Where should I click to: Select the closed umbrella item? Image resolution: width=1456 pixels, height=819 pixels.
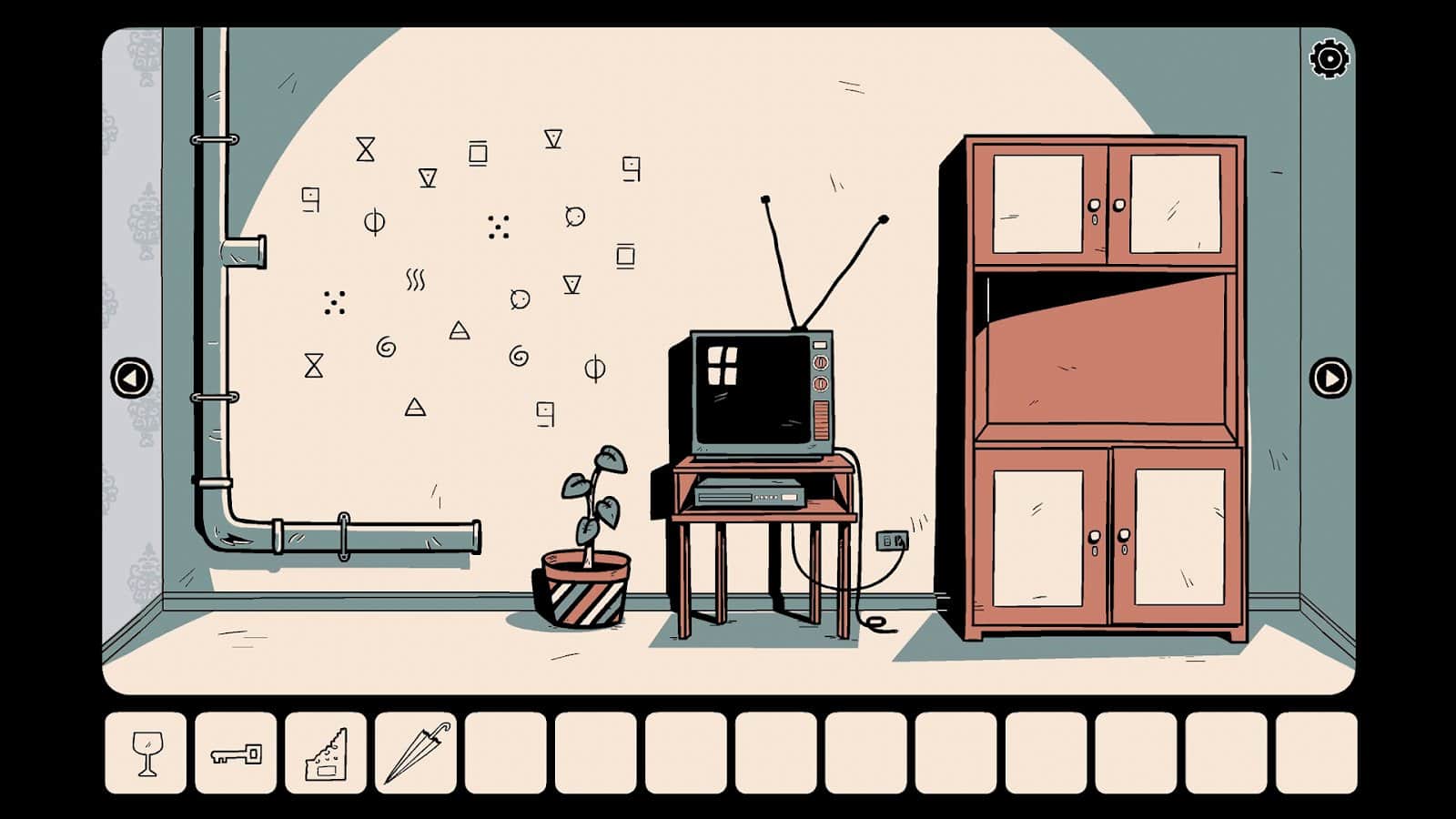(415, 749)
